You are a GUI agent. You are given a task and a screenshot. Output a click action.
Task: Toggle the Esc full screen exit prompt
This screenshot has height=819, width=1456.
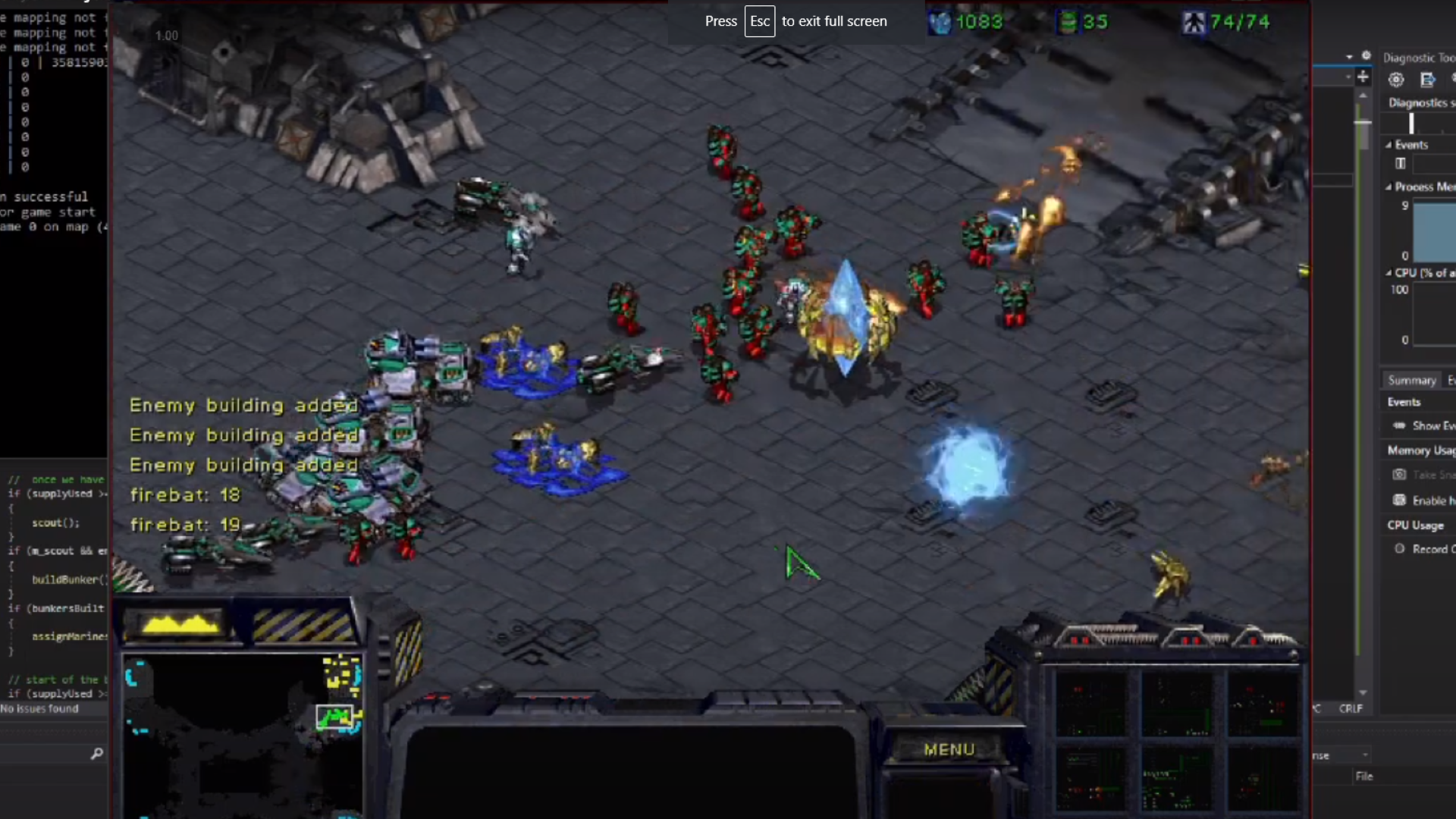click(x=761, y=21)
